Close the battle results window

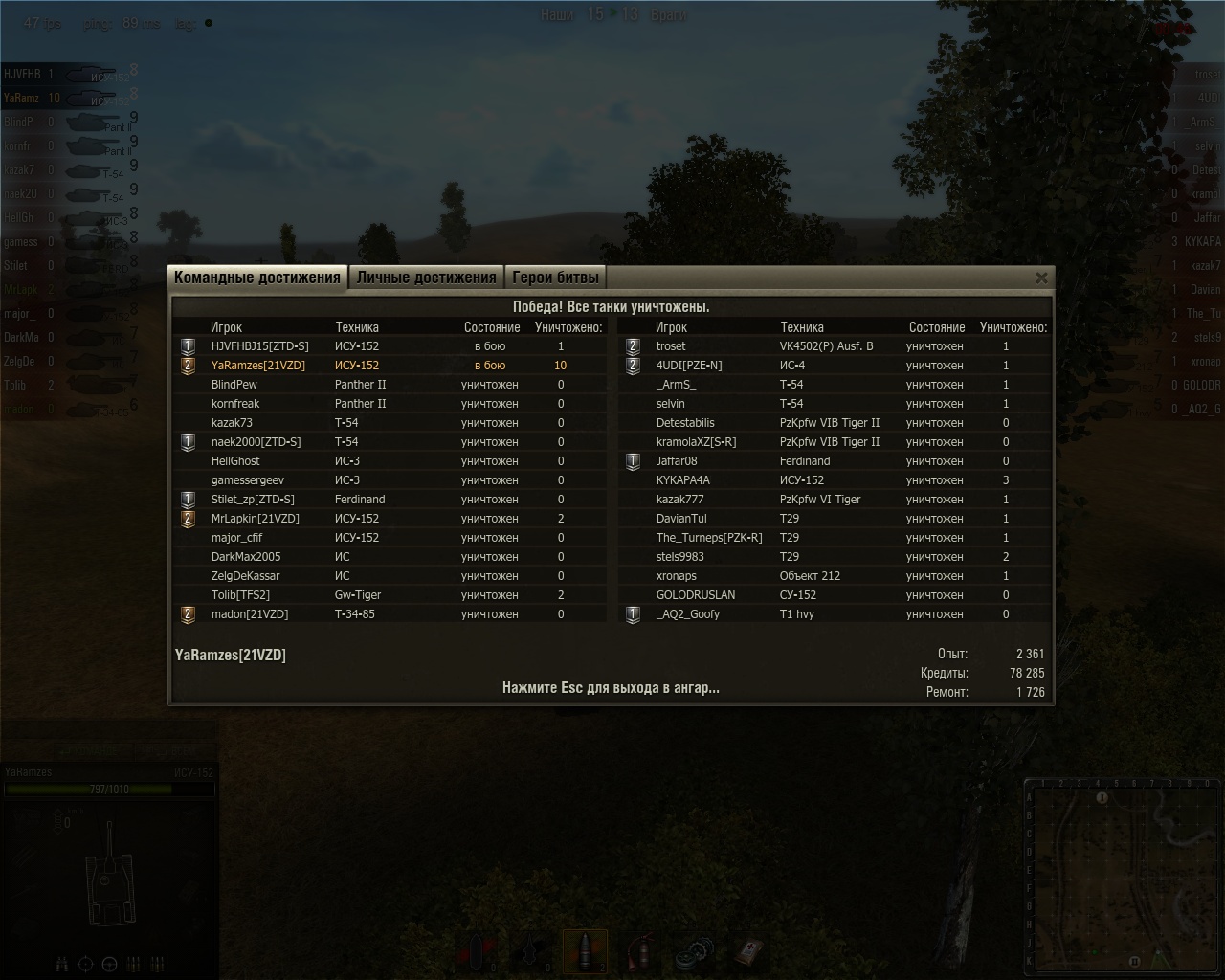click(x=1041, y=278)
